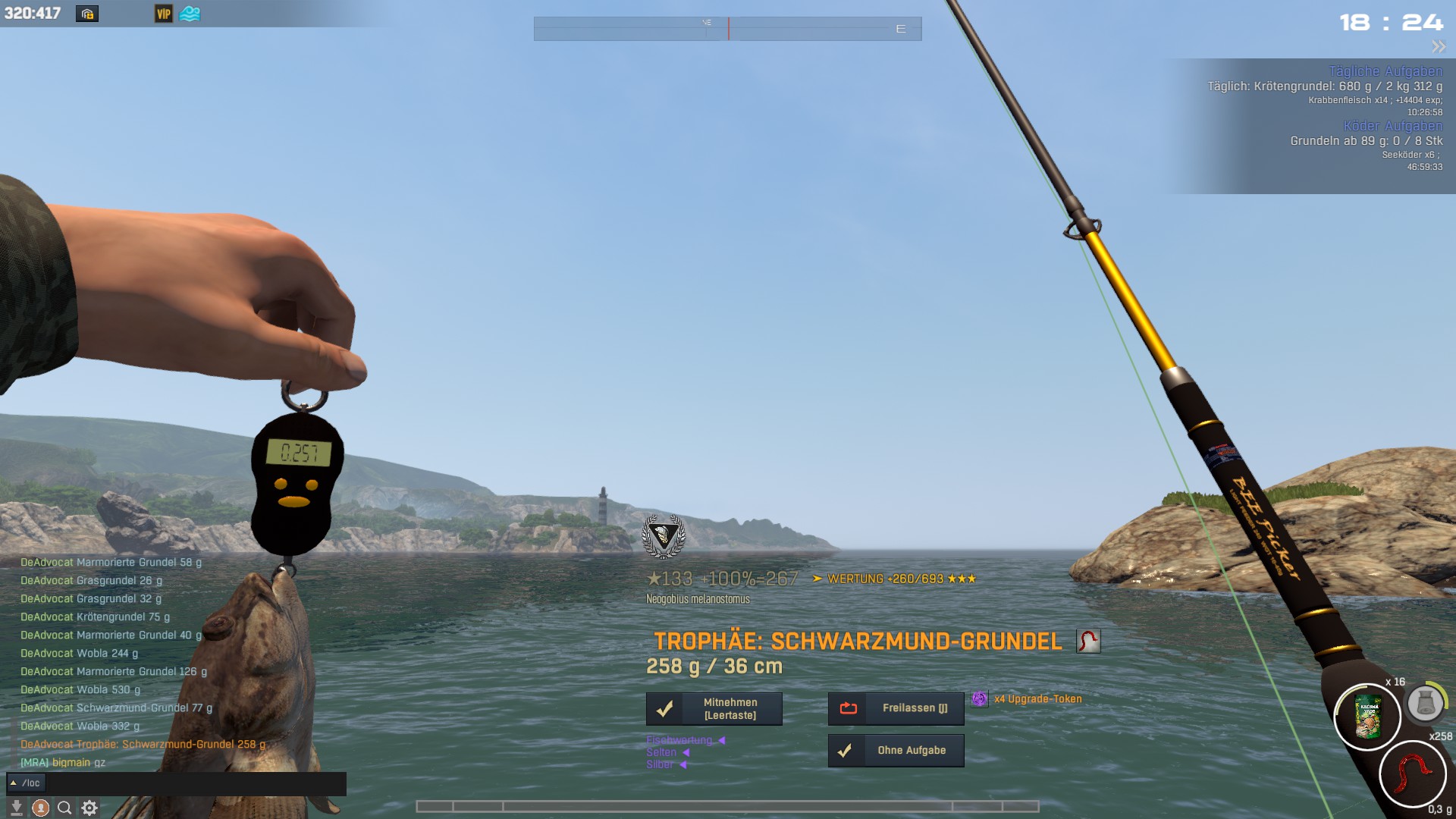Select the red worm bait slot

point(1412,774)
